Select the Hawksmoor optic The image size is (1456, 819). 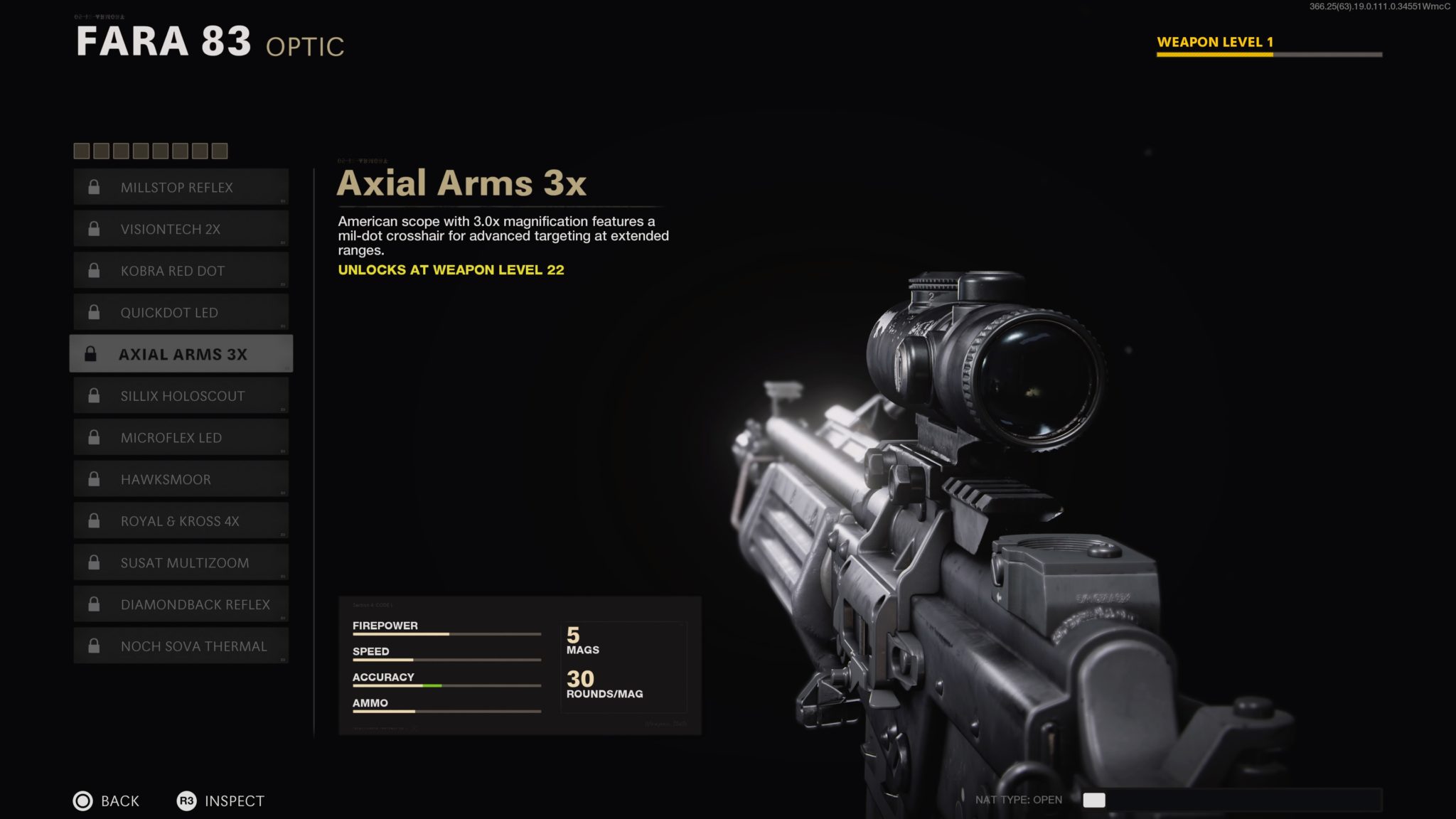(x=181, y=478)
